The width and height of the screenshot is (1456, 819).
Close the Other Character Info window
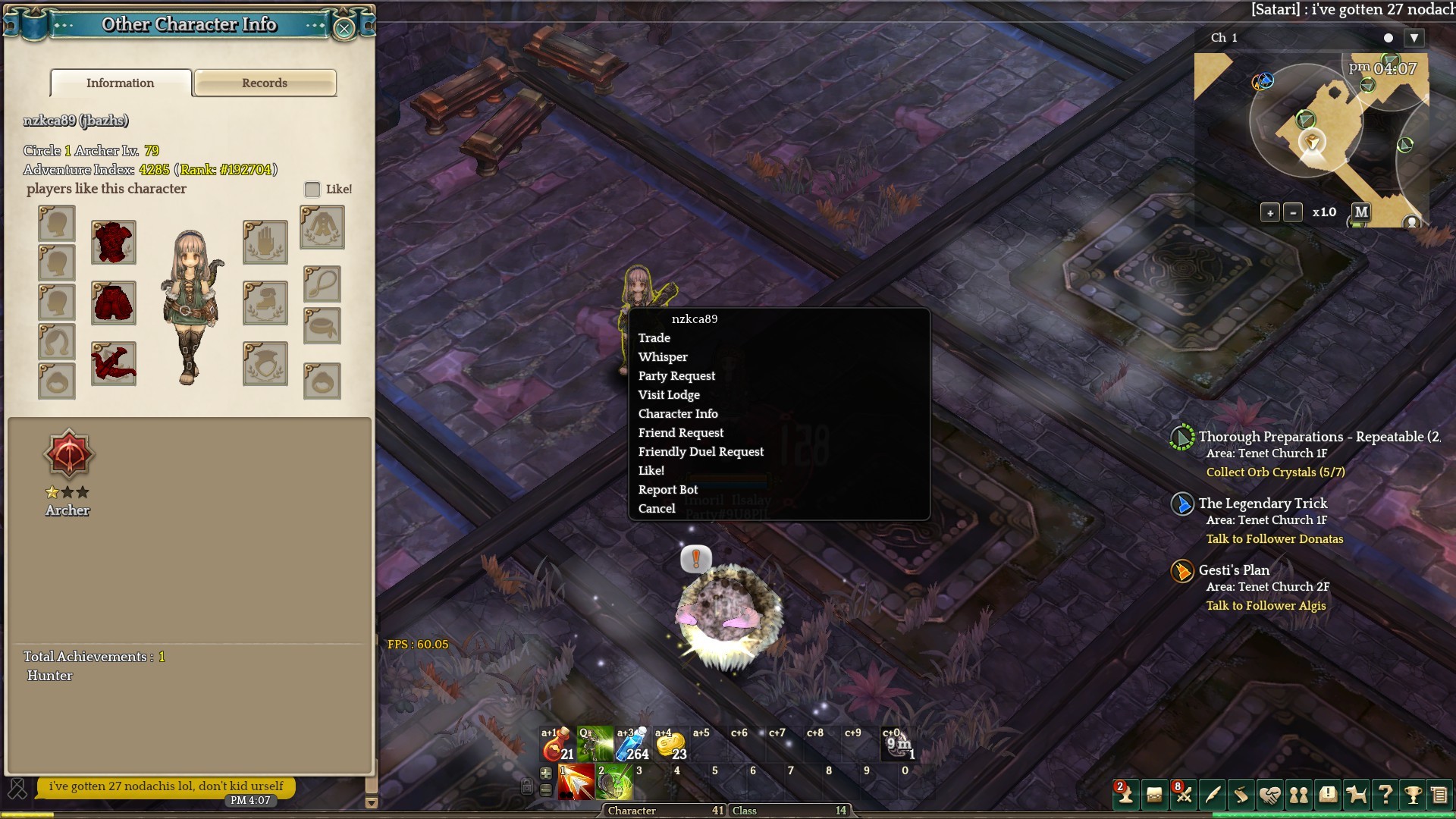tap(344, 29)
